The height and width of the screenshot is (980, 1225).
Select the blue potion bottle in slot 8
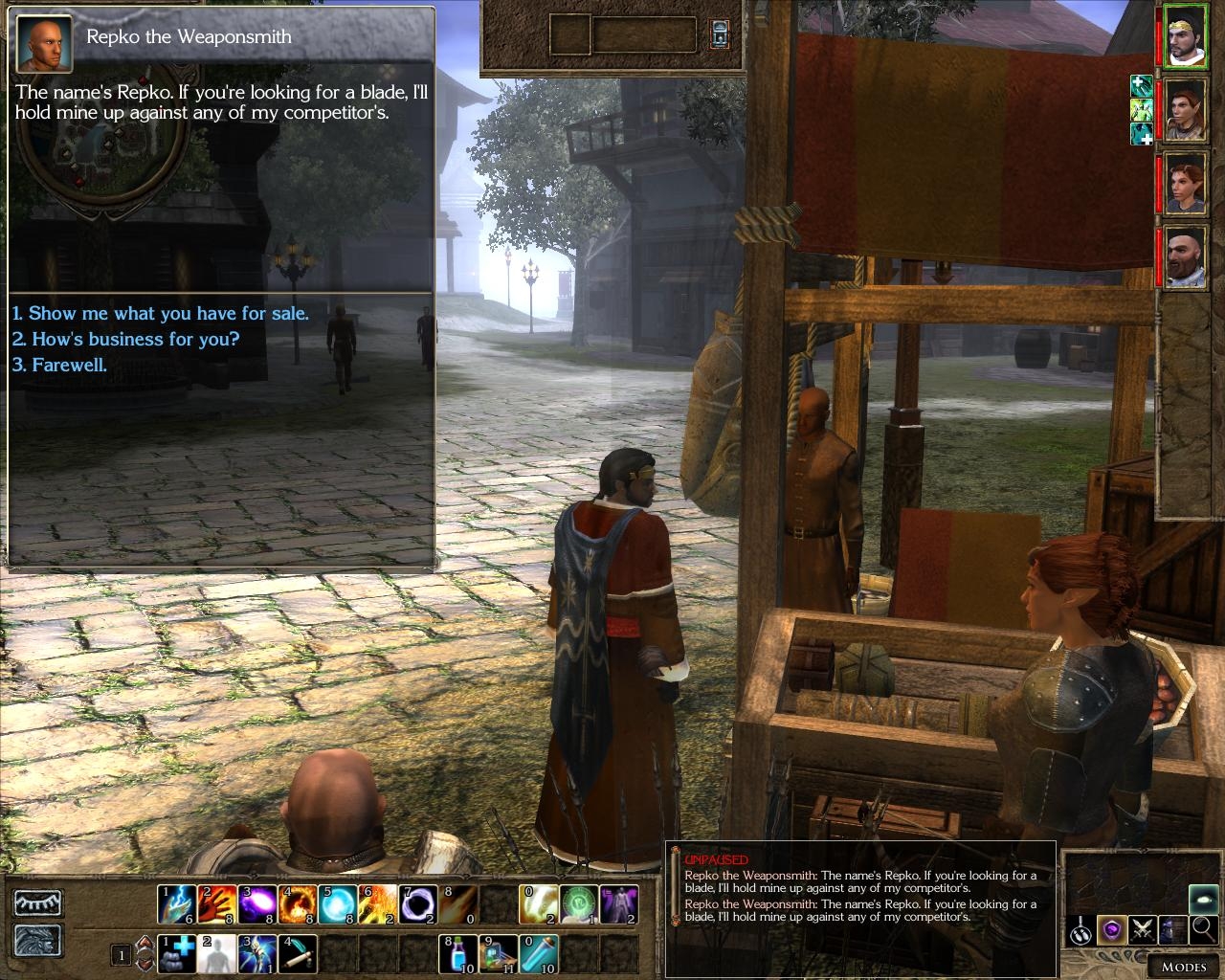[458, 954]
